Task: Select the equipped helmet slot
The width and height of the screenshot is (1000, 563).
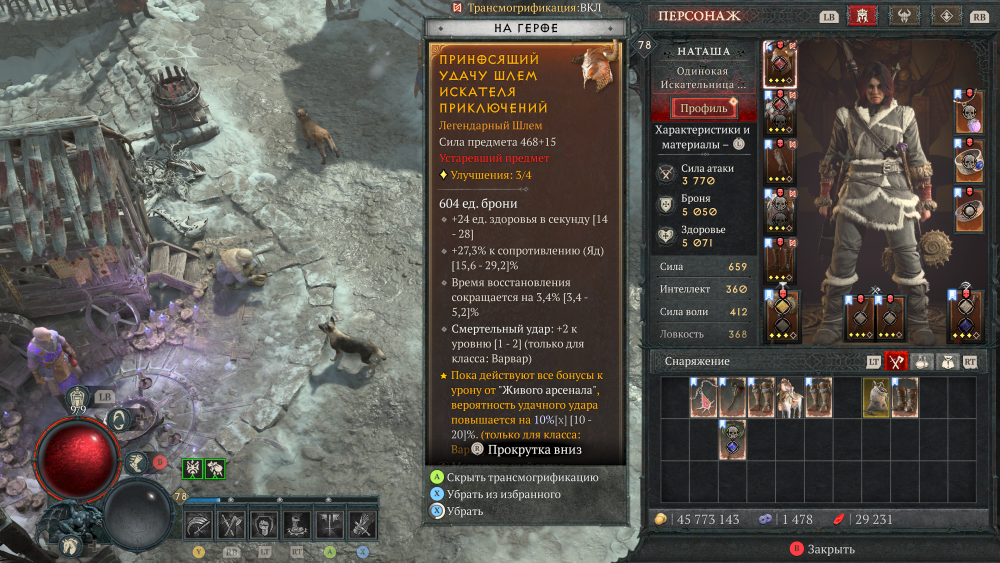Action: [780, 65]
